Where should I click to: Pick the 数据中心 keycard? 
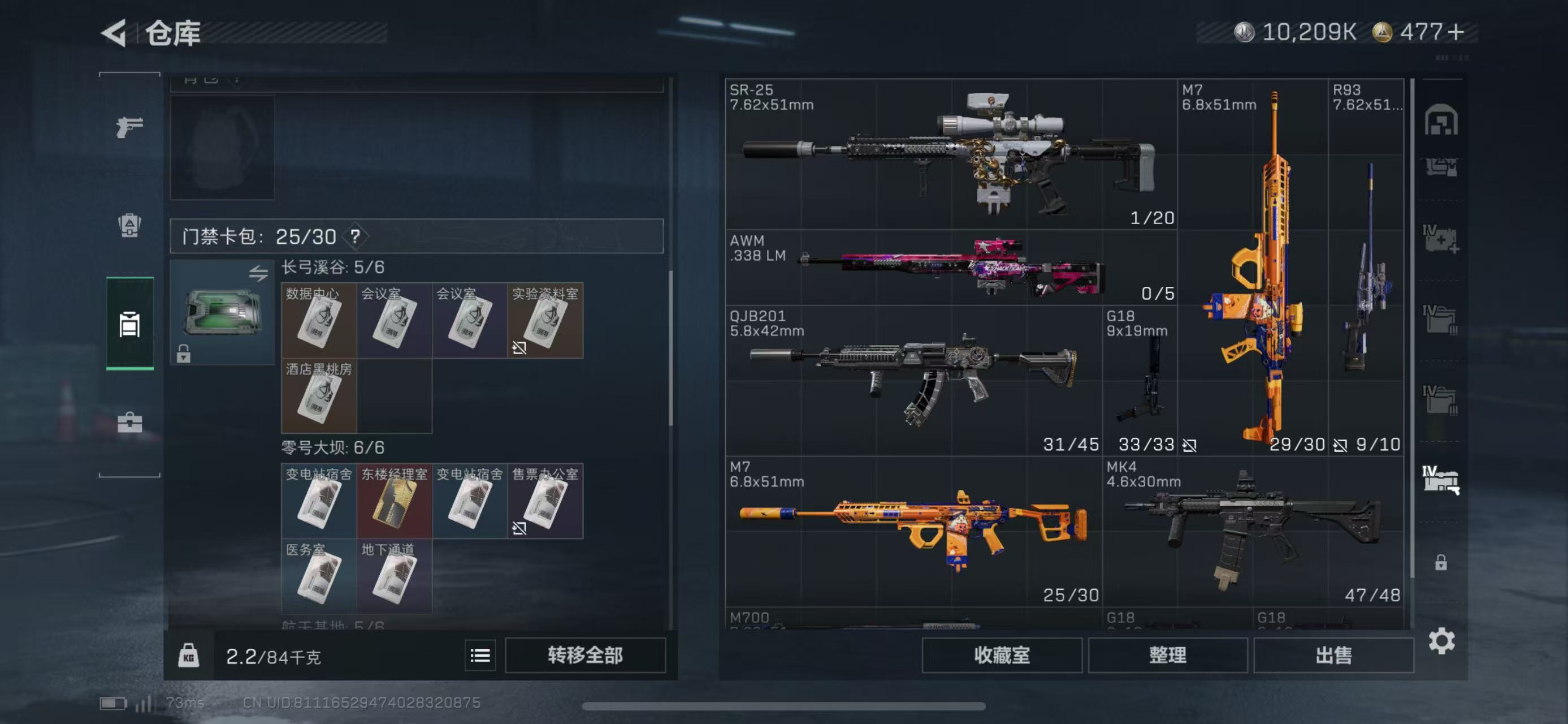coord(318,320)
